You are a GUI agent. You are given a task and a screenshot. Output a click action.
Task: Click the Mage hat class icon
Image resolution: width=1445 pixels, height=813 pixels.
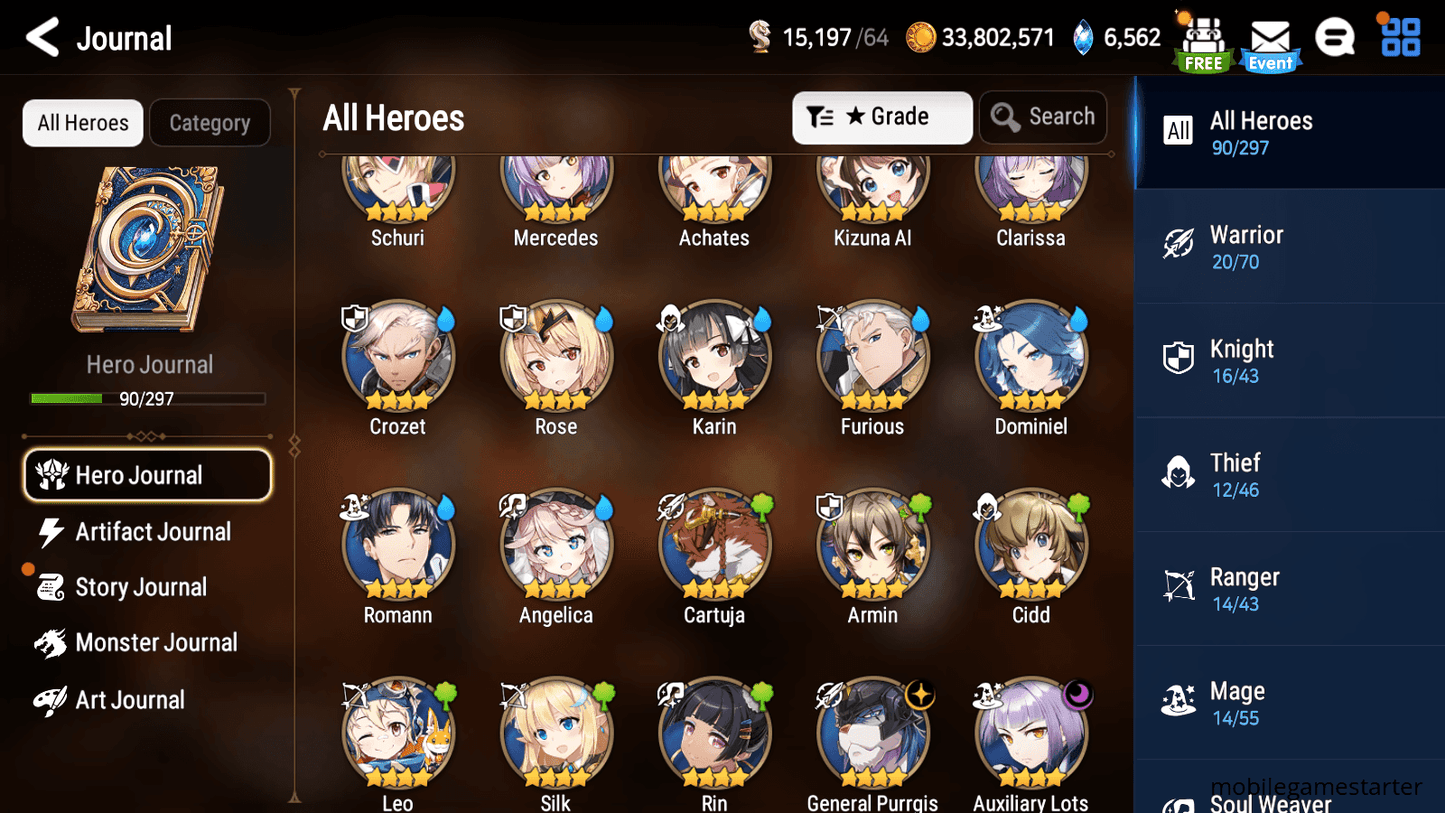[1180, 702]
